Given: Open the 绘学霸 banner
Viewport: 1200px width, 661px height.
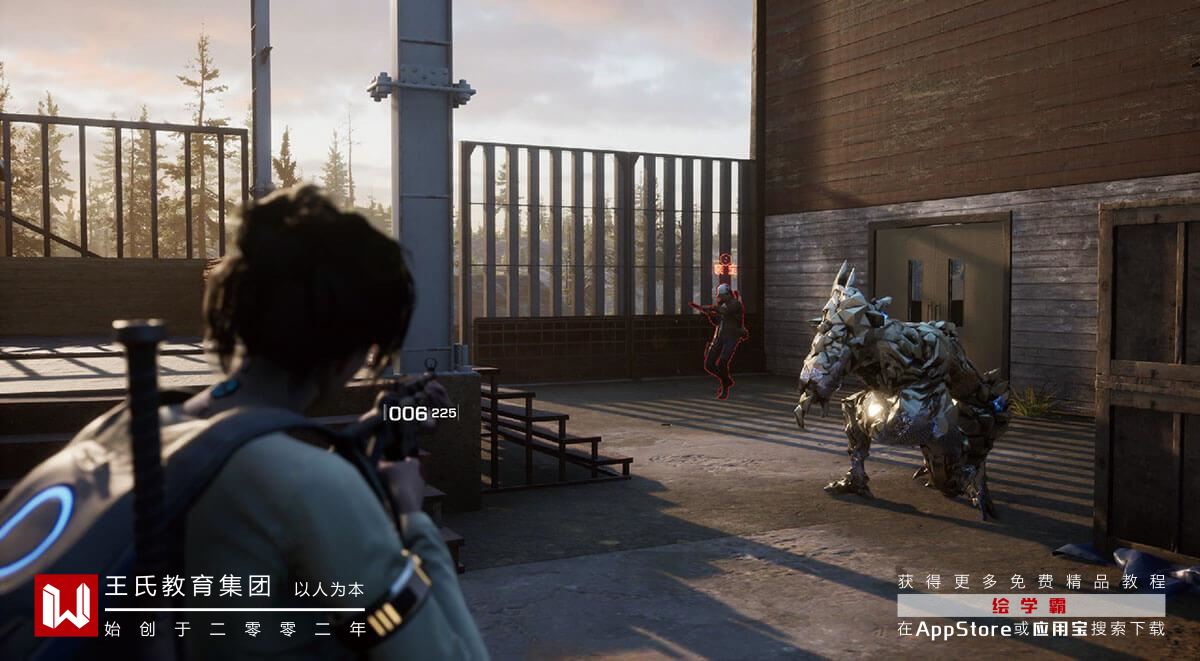Looking at the screenshot, I should click(1030, 605).
